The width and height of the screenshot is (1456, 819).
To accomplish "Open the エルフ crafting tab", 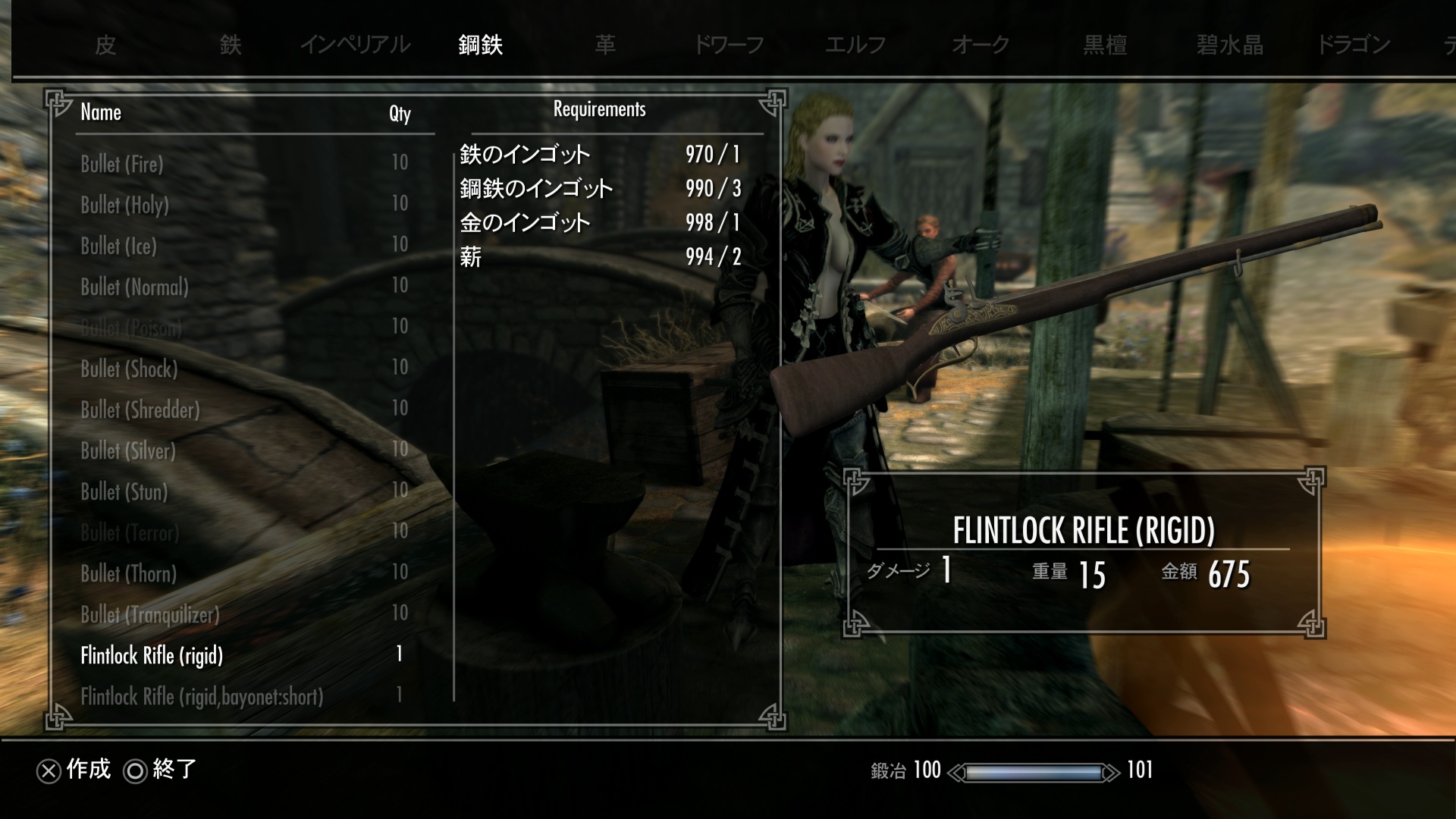I will [855, 45].
